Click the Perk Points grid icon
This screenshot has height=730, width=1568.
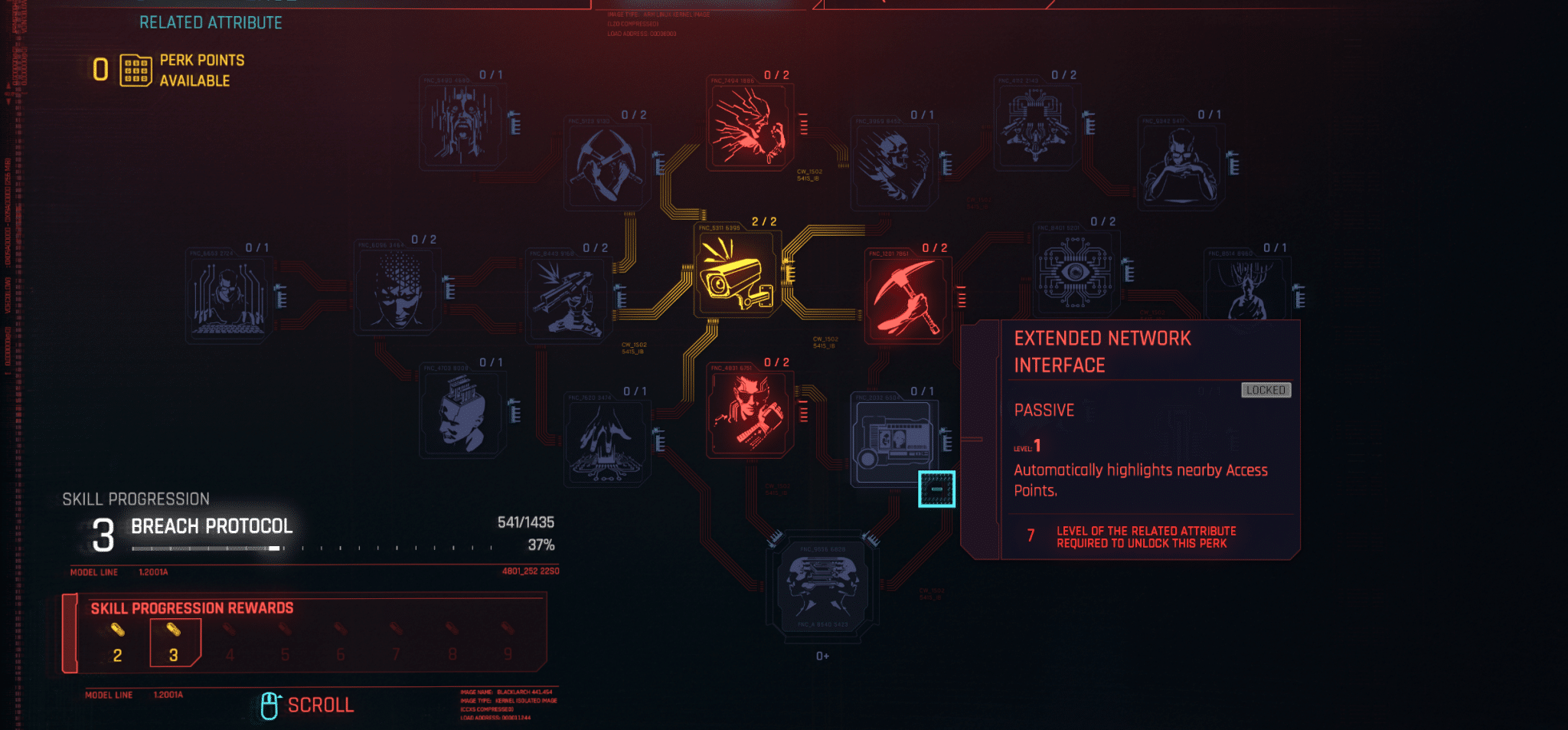[134, 70]
